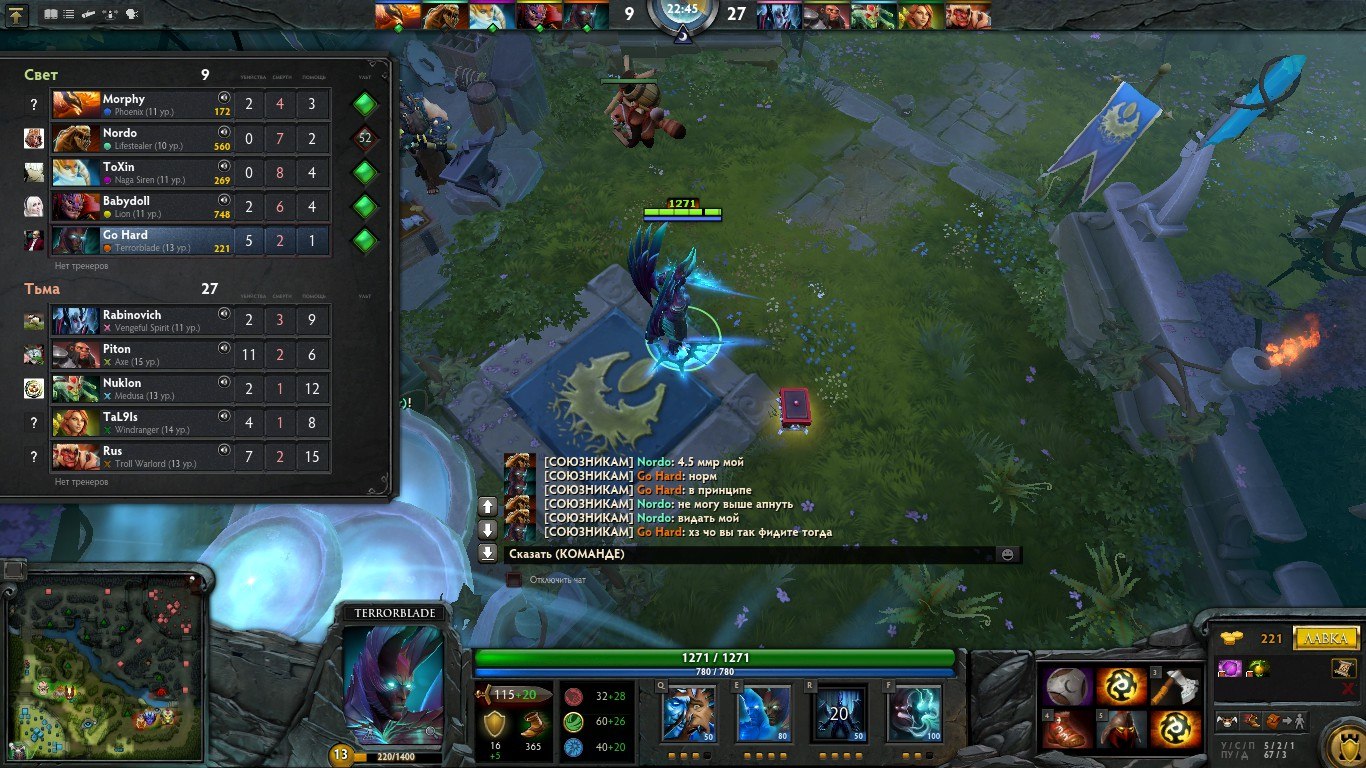Select the Helm of the Dominator item
Image resolution: width=1366 pixels, height=768 pixels.
pyautogui.click(x=1121, y=729)
